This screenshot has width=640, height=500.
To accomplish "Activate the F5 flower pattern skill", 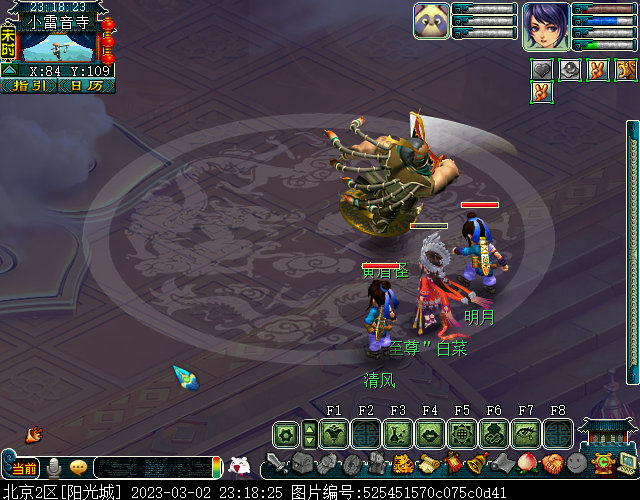I will tap(462, 433).
